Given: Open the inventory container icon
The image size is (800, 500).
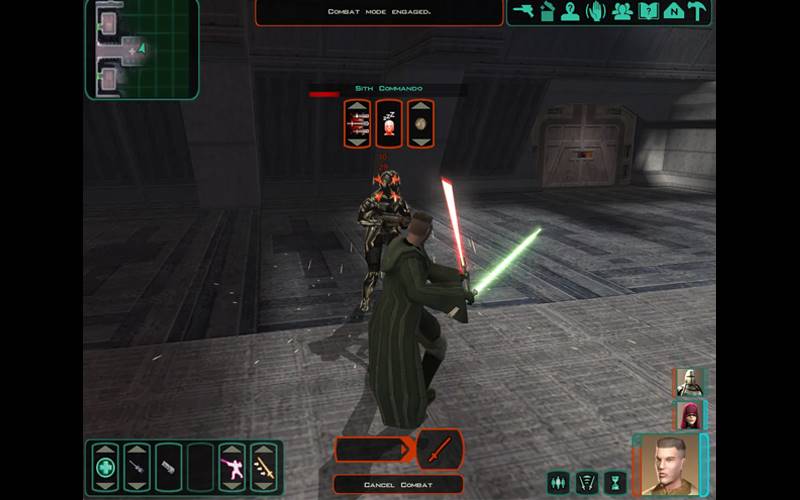Looking at the screenshot, I should 547,12.
